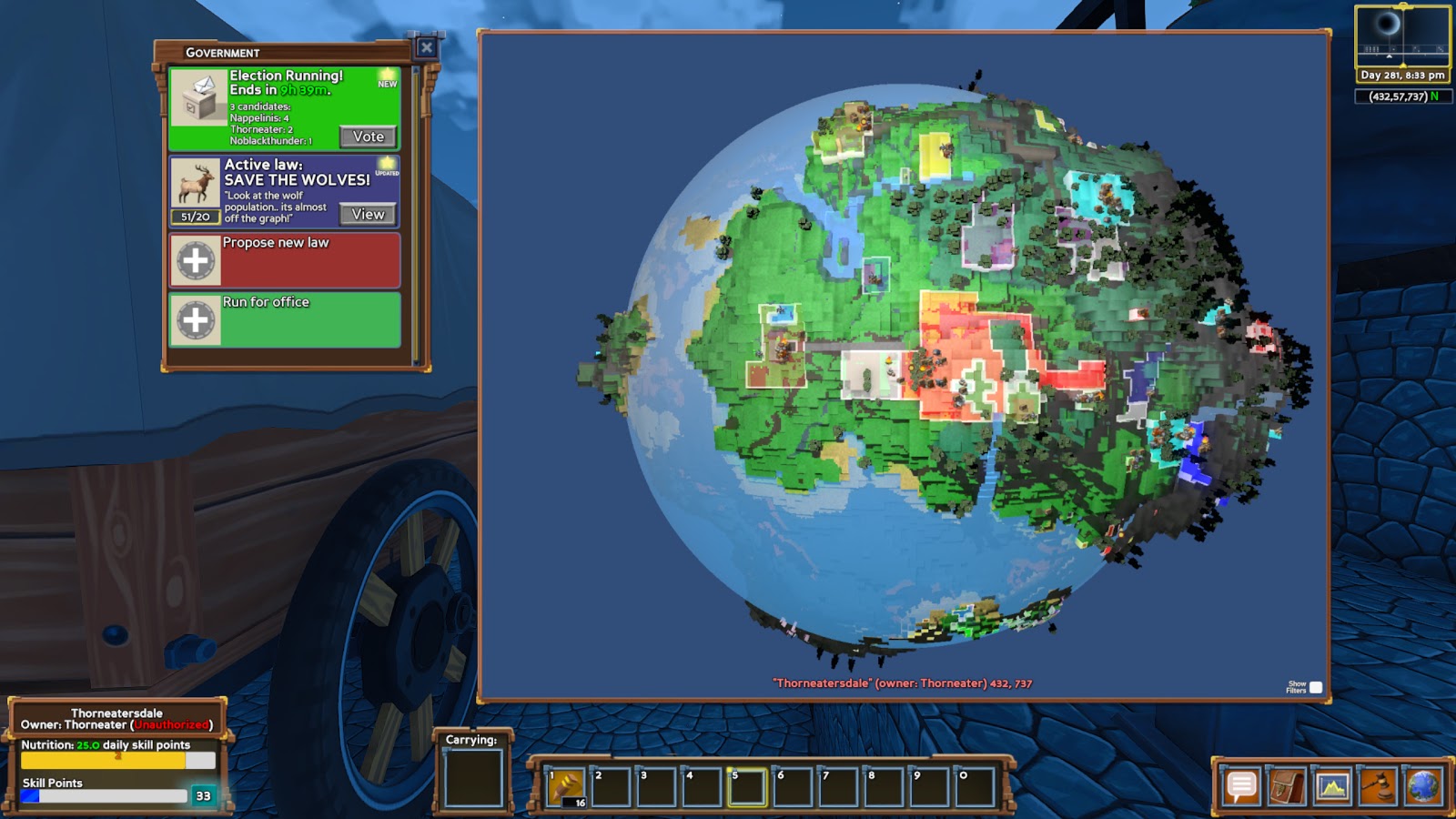Select the gavel government icon
Screen dimensions: 1456x819
pos(1377,787)
